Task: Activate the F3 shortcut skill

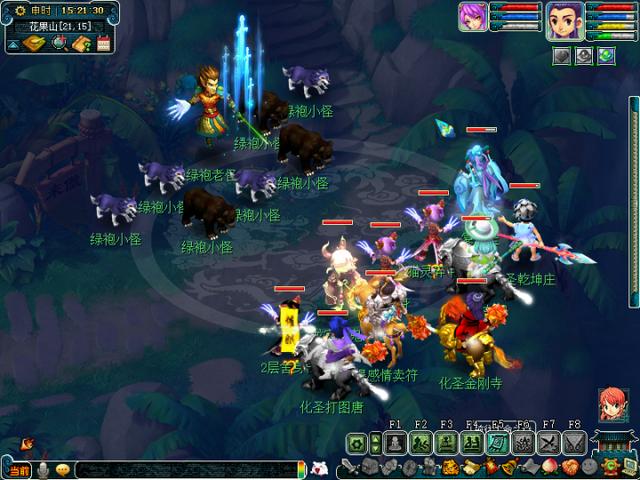Action: click(446, 442)
